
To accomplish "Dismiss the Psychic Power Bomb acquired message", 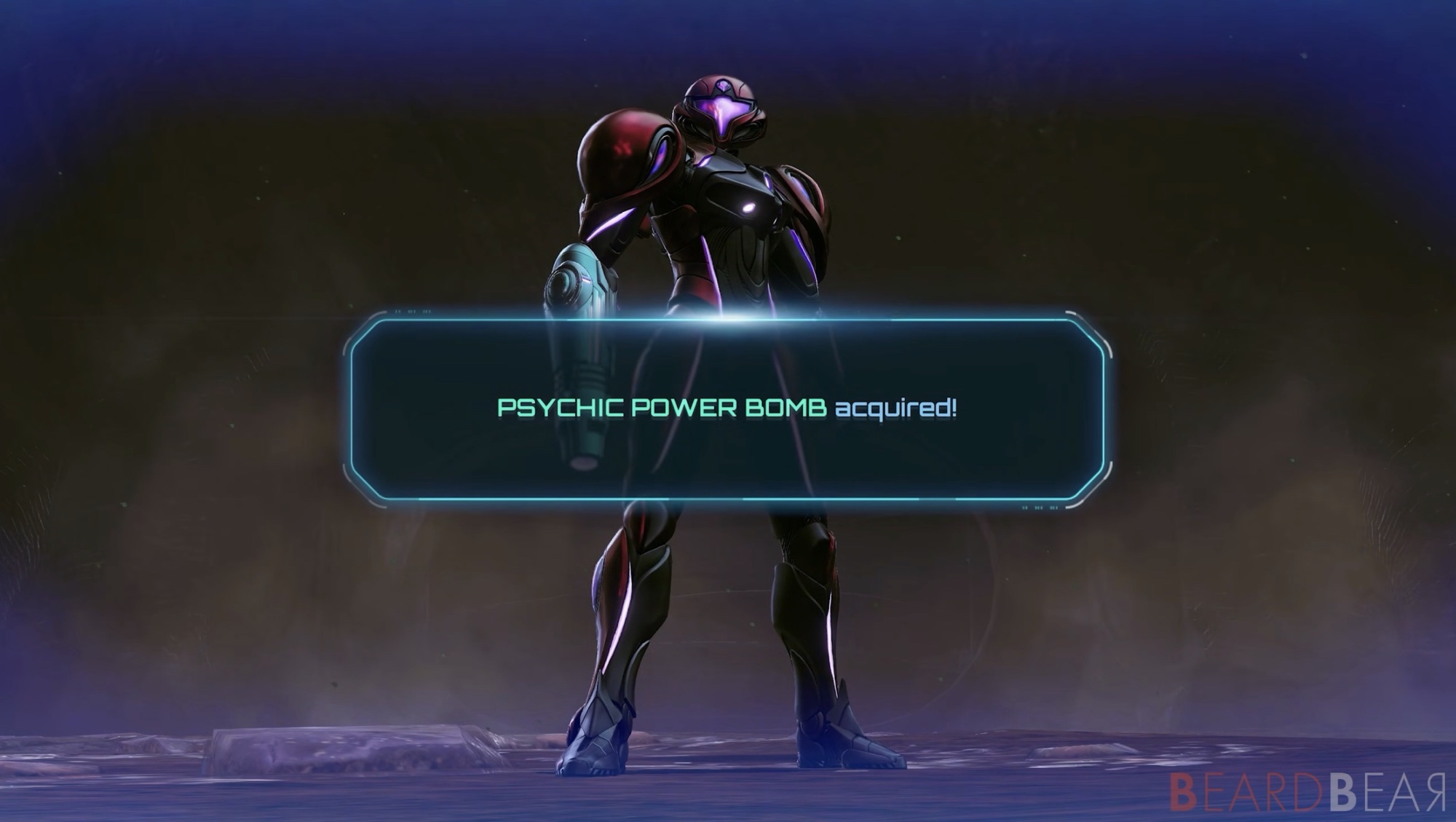I will (x=727, y=409).
